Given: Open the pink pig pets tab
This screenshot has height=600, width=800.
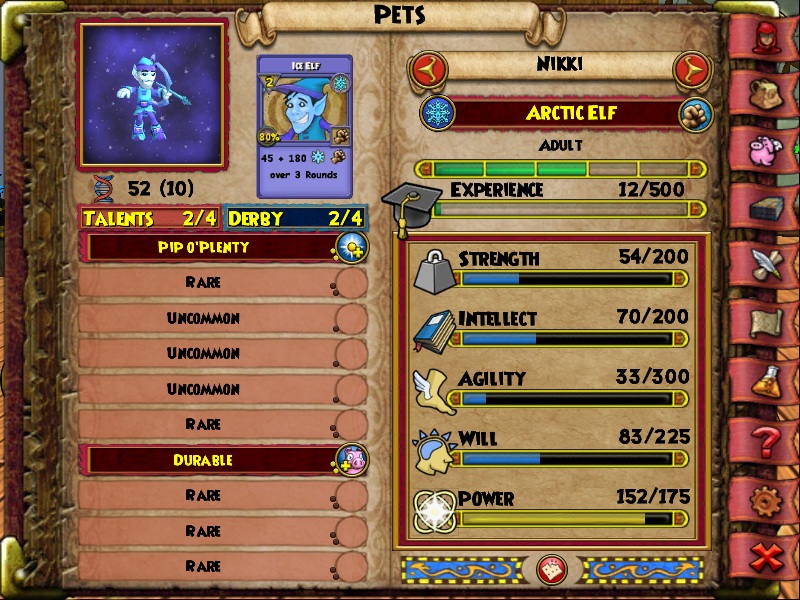Looking at the screenshot, I should (x=767, y=148).
